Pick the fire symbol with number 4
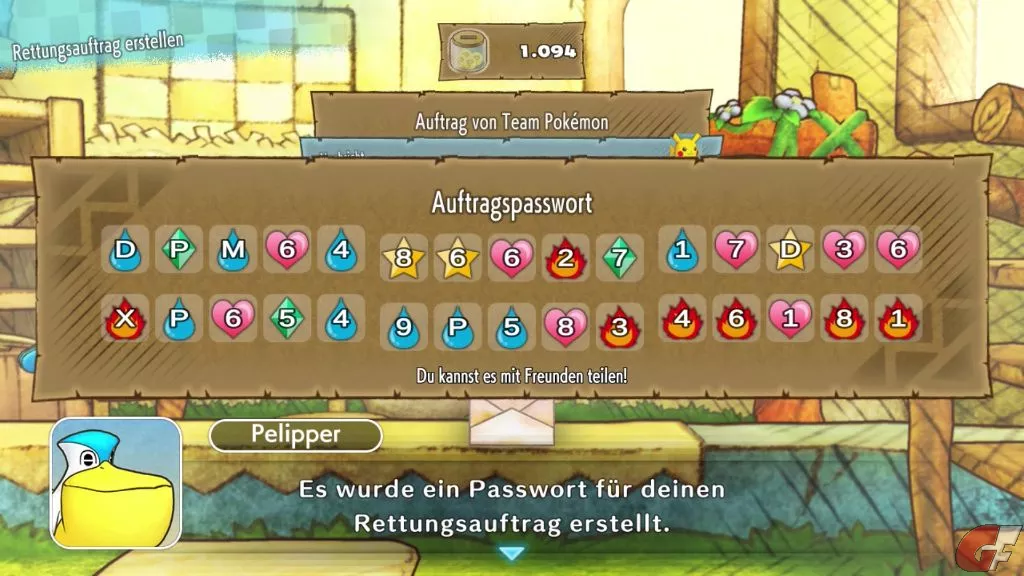The width and height of the screenshot is (1024, 576). [x=682, y=319]
